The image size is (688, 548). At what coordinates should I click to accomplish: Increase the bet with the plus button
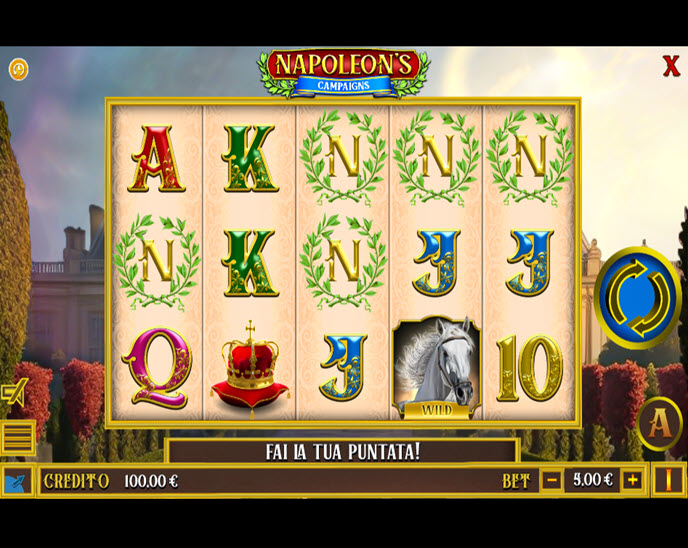(632, 480)
